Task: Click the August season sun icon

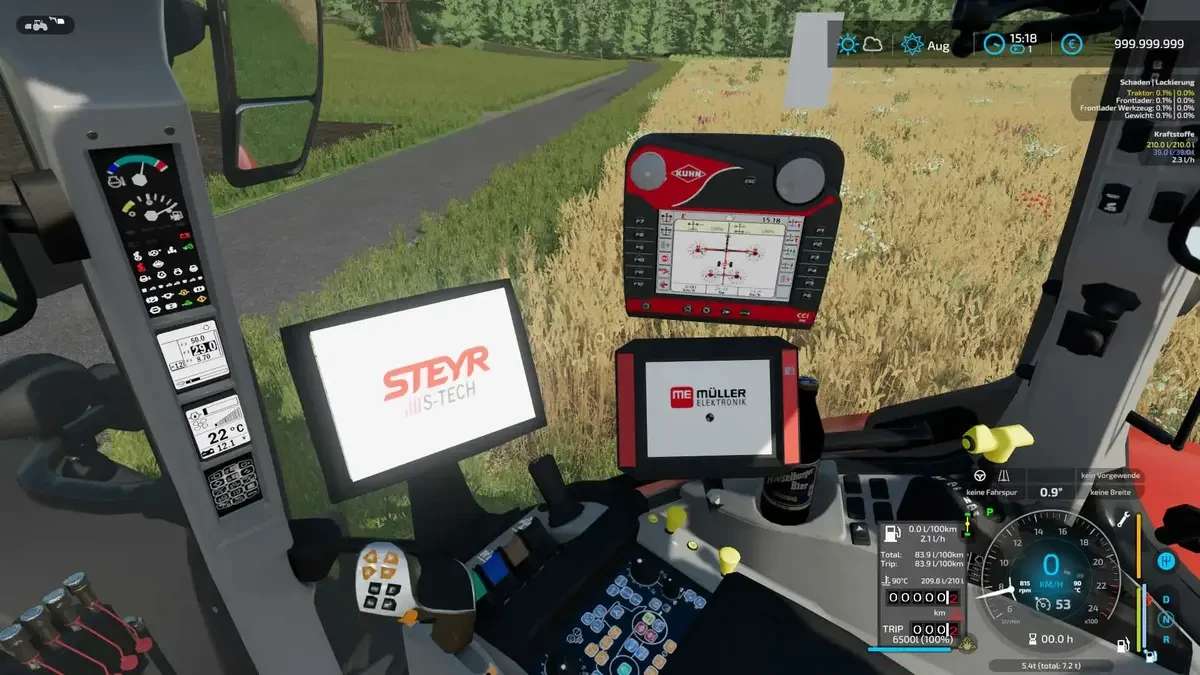Action: click(911, 44)
